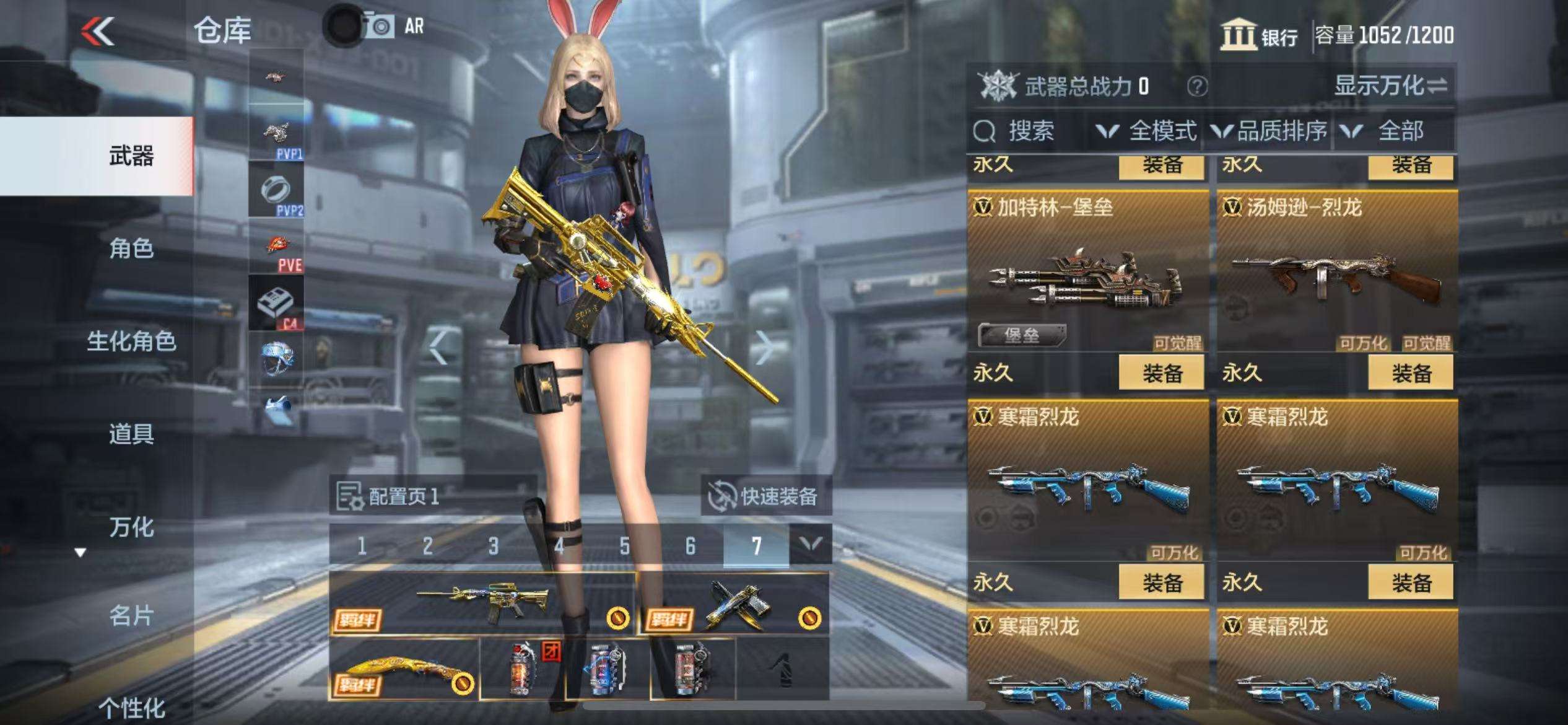The image size is (1568, 725).
Task: Equip the 汤姆逊-烈龙 weapon
Action: tap(1411, 373)
